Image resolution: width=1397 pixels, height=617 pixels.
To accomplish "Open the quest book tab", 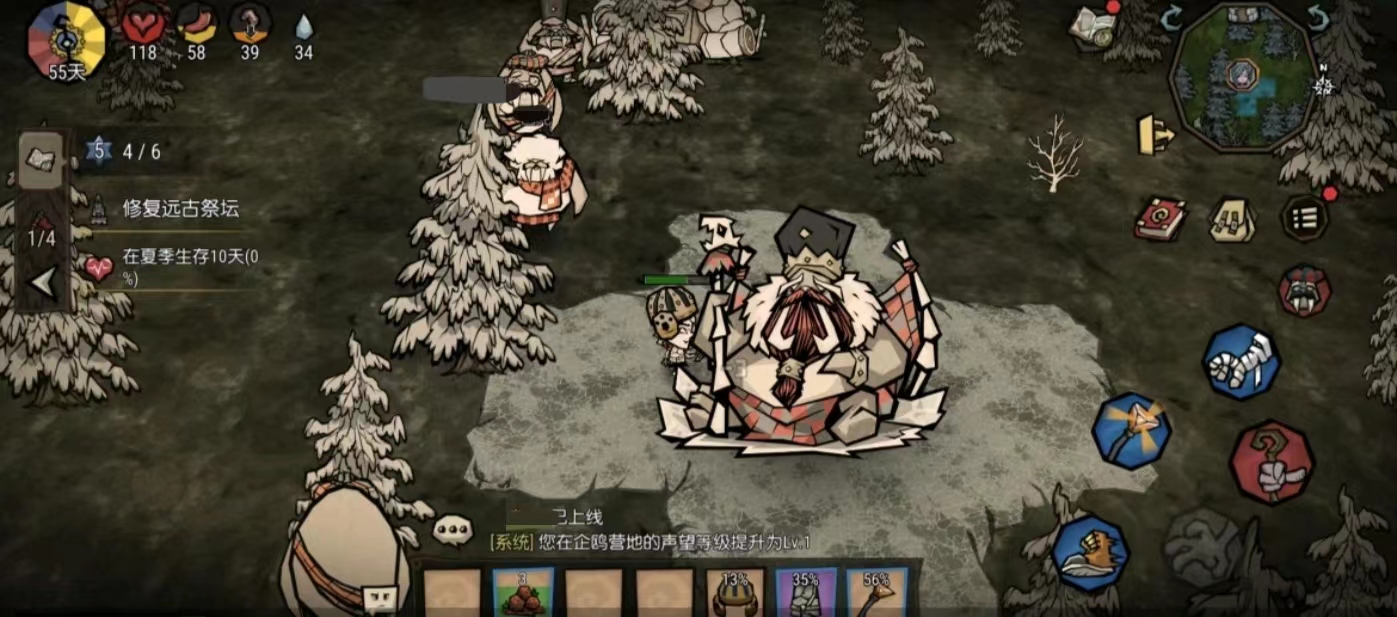I will (x=42, y=160).
